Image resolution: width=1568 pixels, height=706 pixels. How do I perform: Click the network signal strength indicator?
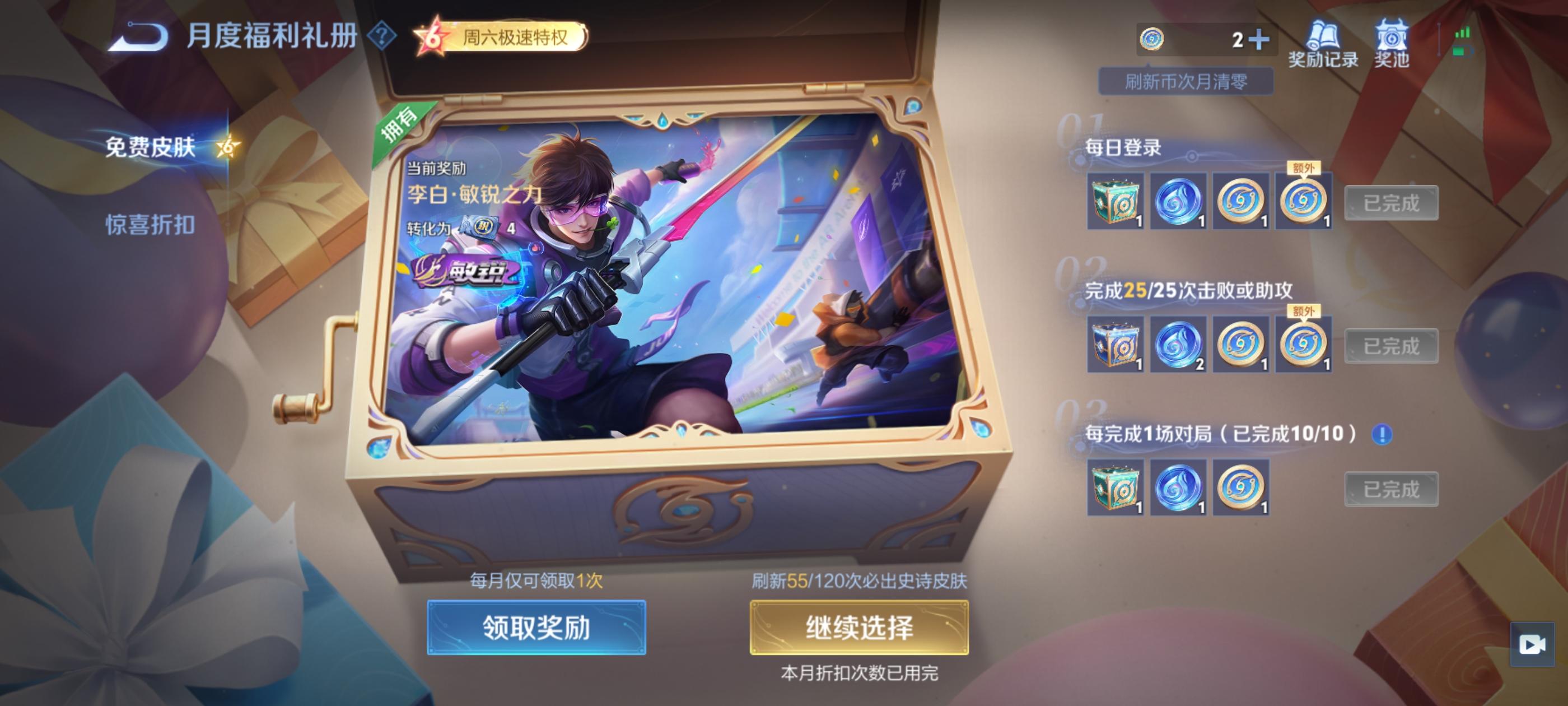pyautogui.click(x=1464, y=34)
